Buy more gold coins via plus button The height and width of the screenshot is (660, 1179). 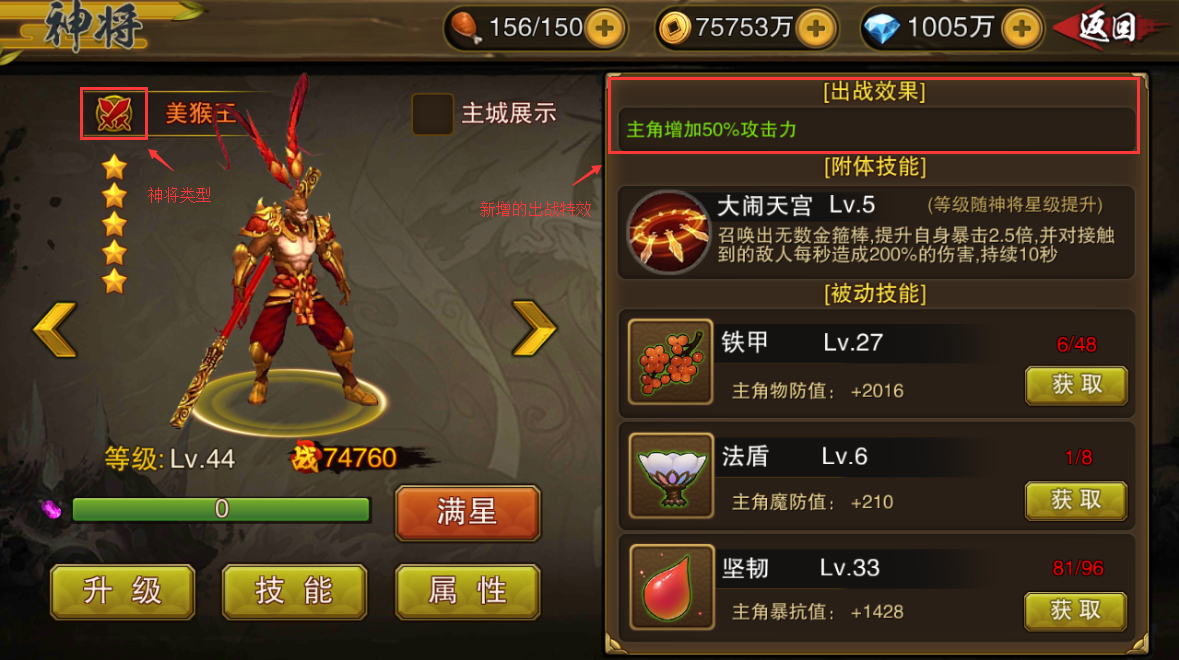[x=816, y=28]
